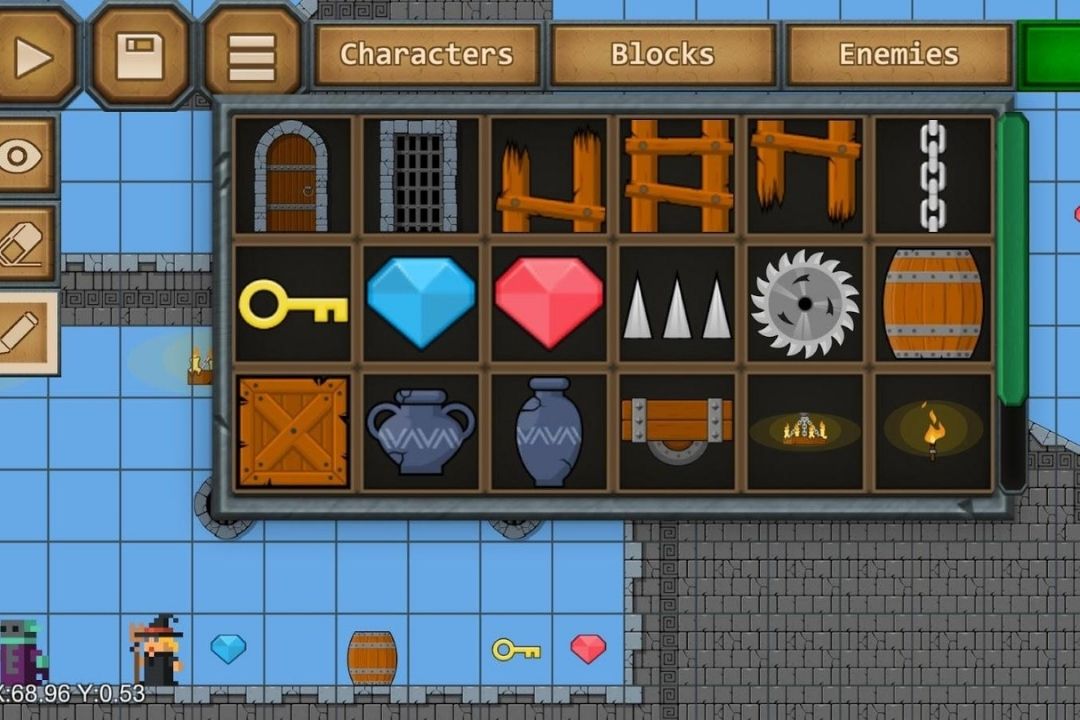The width and height of the screenshot is (1080, 720).
Task: Pick the blue diamond gem
Action: pyautogui.click(x=420, y=303)
